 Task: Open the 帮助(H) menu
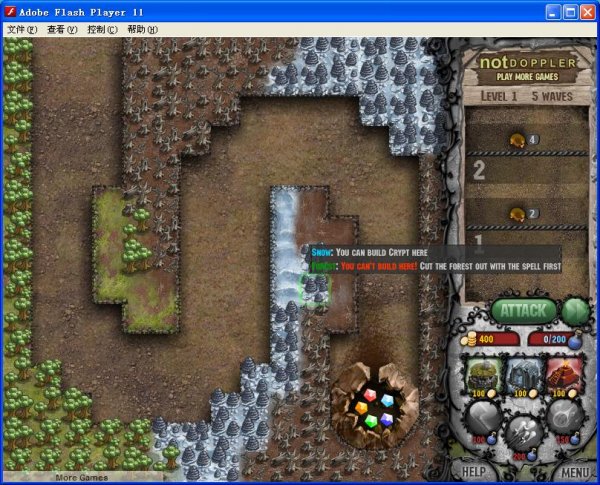(142, 30)
